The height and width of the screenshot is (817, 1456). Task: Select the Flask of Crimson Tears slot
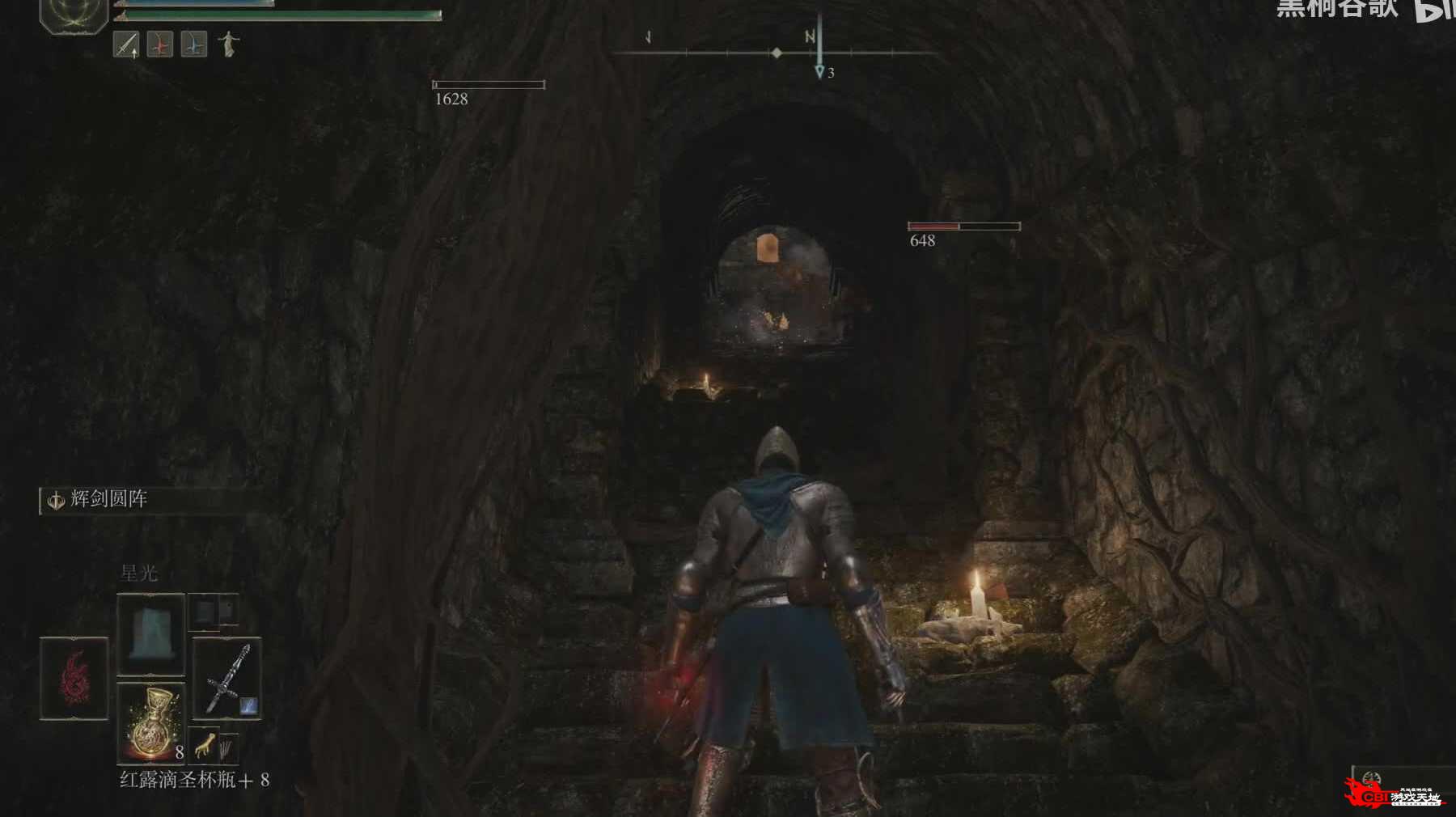pyautogui.click(x=151, y=724)
